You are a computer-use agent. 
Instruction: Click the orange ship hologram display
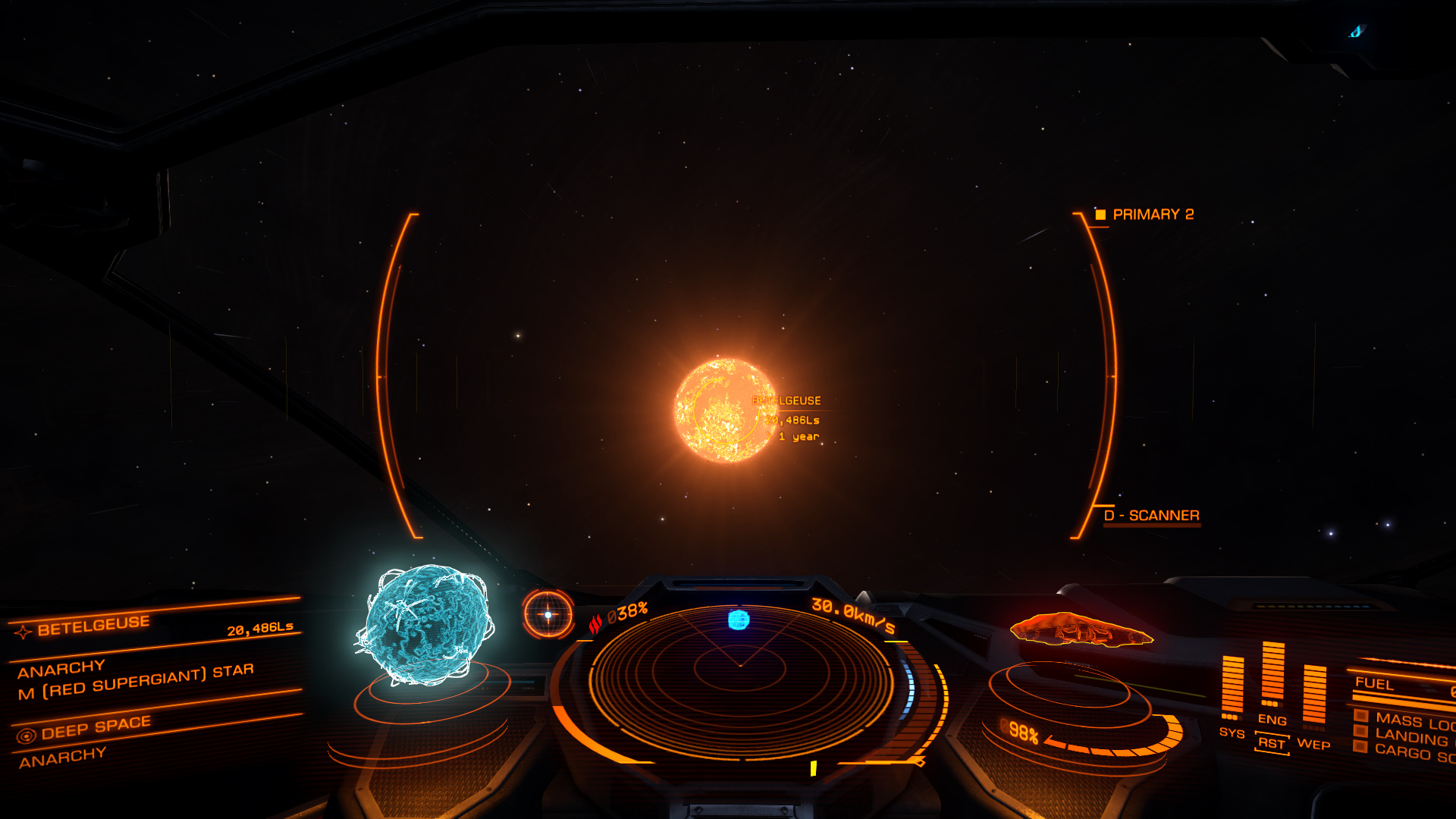pos(1081,629)
